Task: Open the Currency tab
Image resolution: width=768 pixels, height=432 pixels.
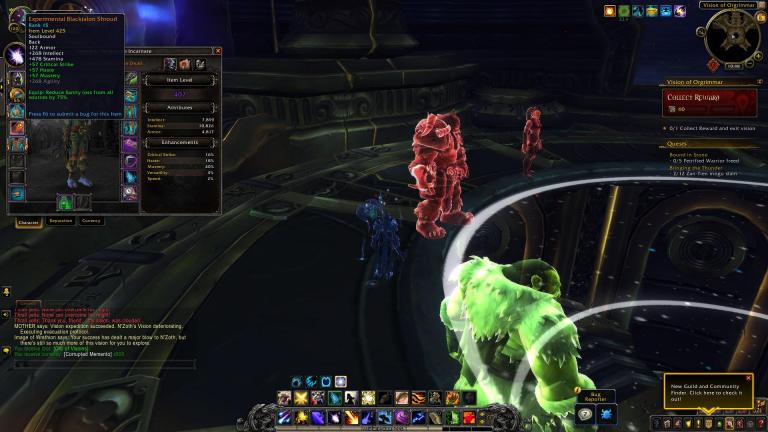Action: pyautogui.click(x=91, y=221)
